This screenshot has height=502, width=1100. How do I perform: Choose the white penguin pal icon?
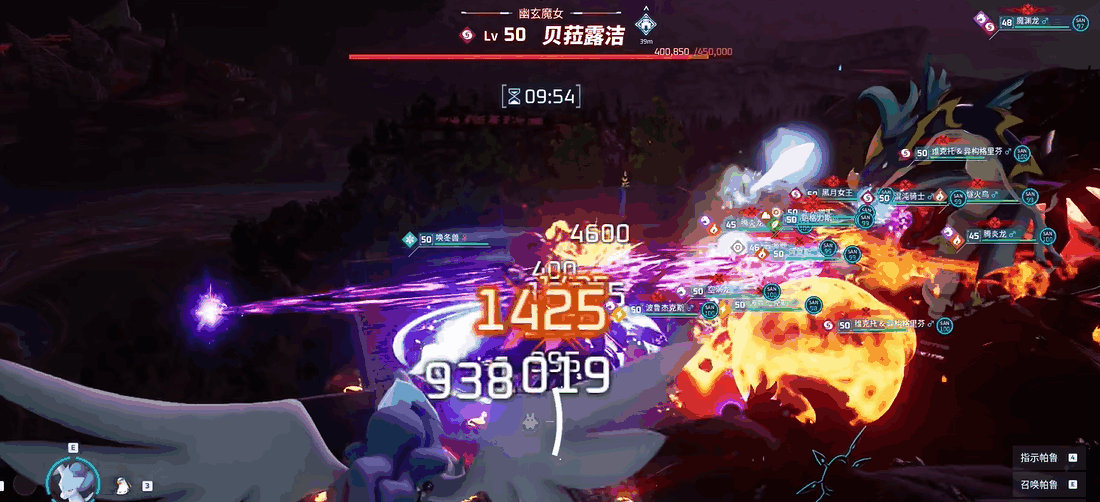coord(123,485)
